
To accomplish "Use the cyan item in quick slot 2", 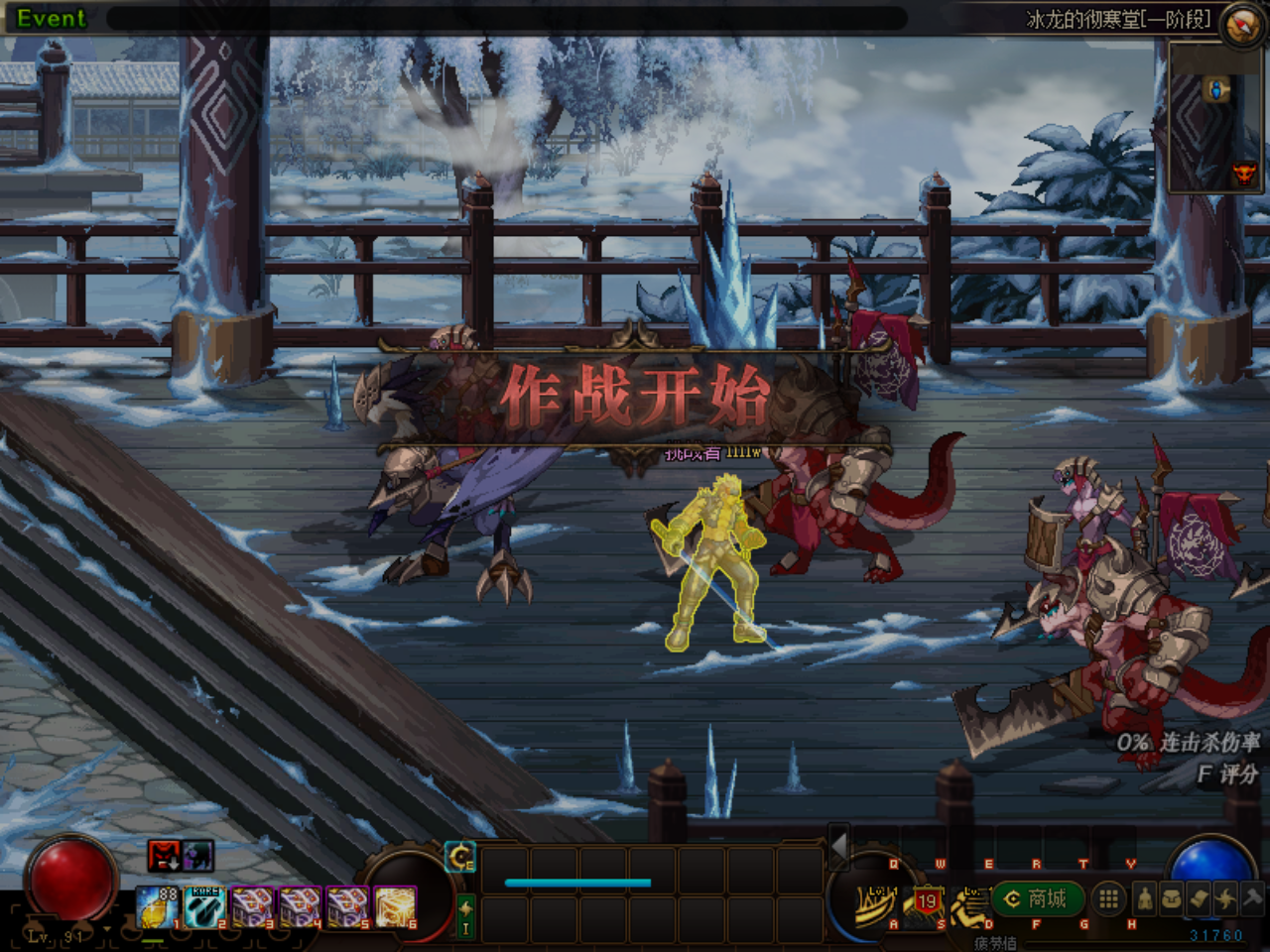I will point(205,907).
